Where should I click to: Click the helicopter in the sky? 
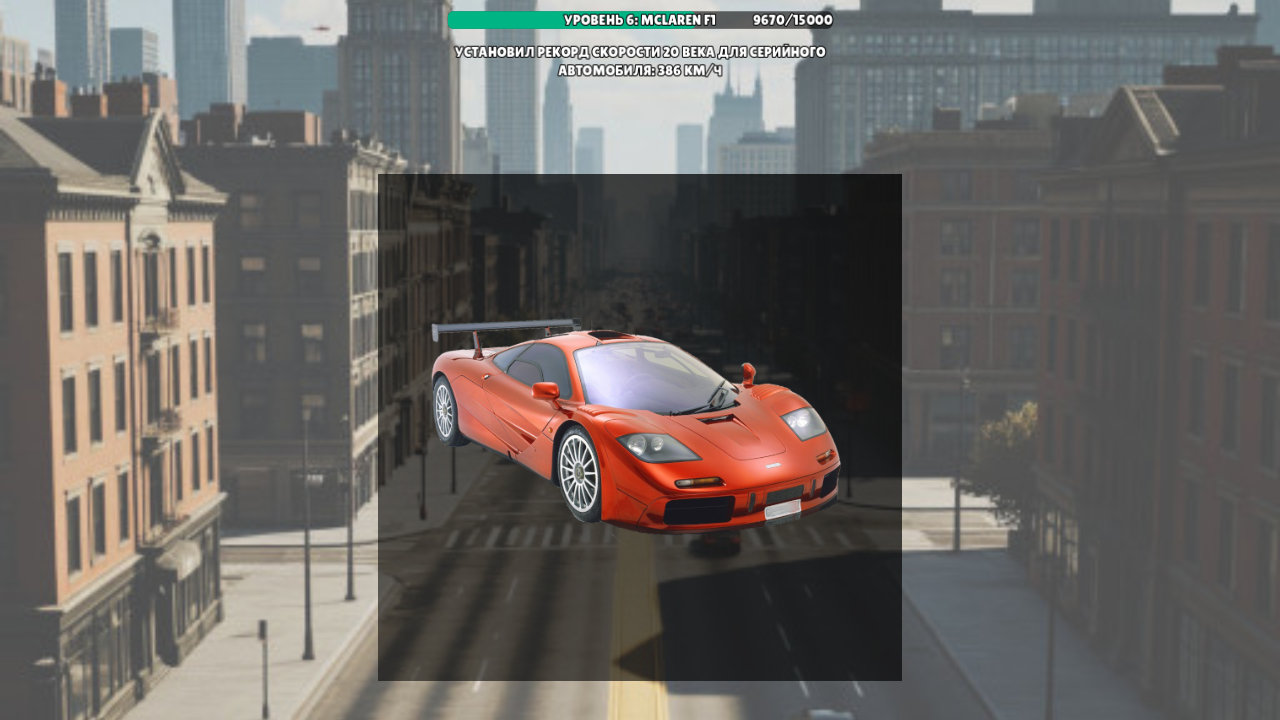coord(320,27)
